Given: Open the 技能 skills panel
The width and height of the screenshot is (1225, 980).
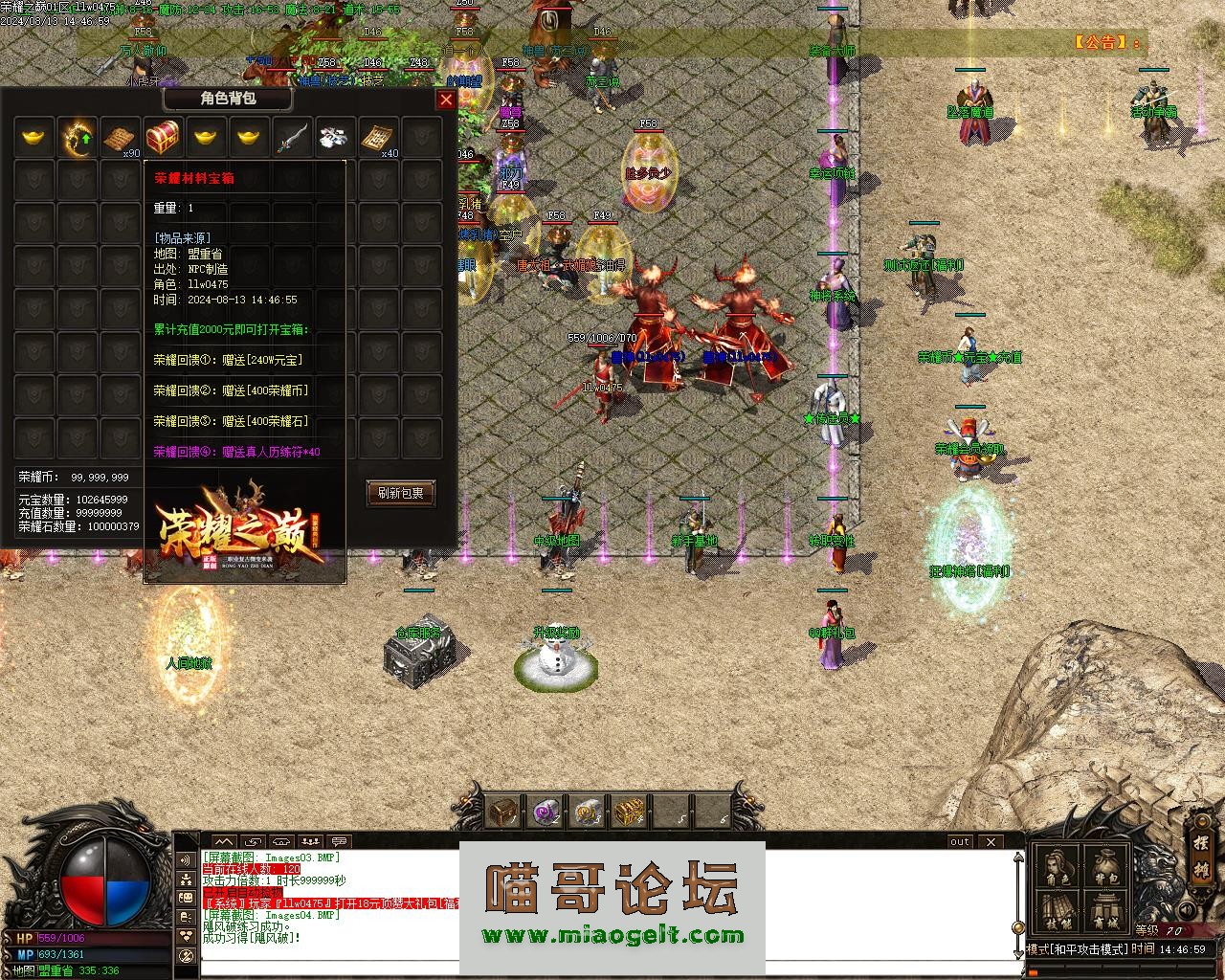Looking at the screenshot, I should 1058,912.
